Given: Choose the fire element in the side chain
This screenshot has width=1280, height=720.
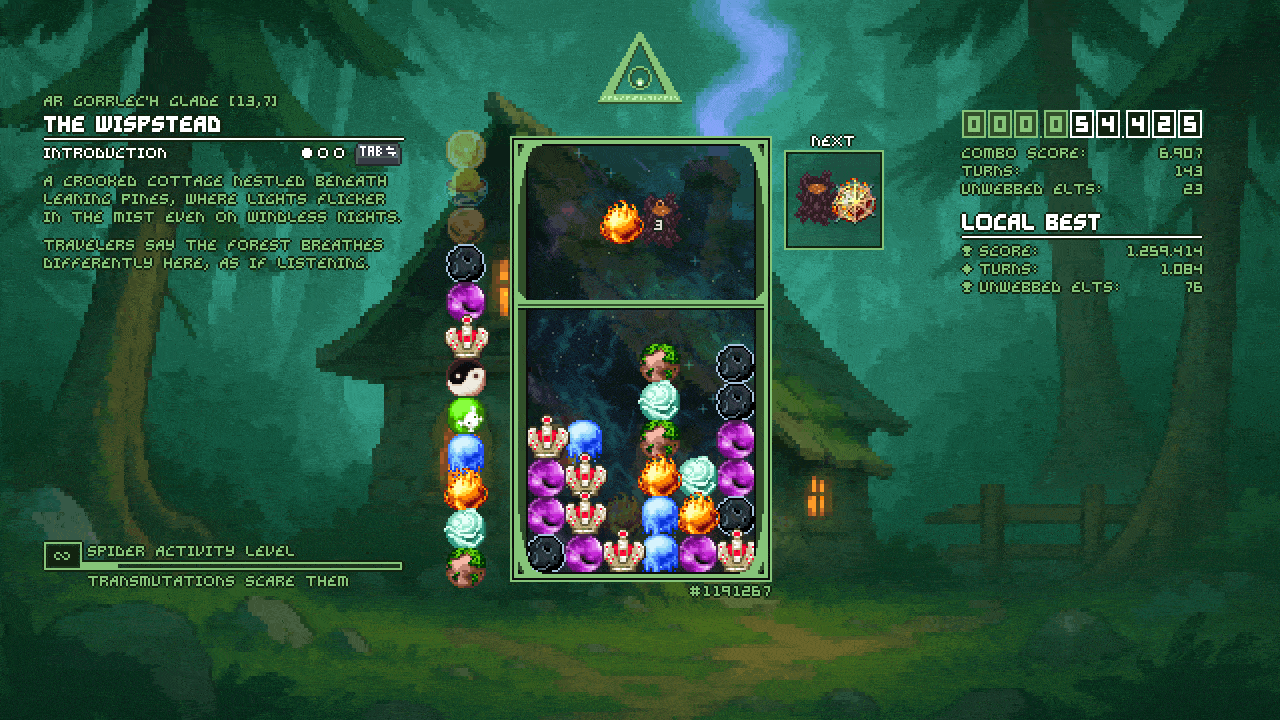Looking at the screenshot, I should click(x=465, y=490).
